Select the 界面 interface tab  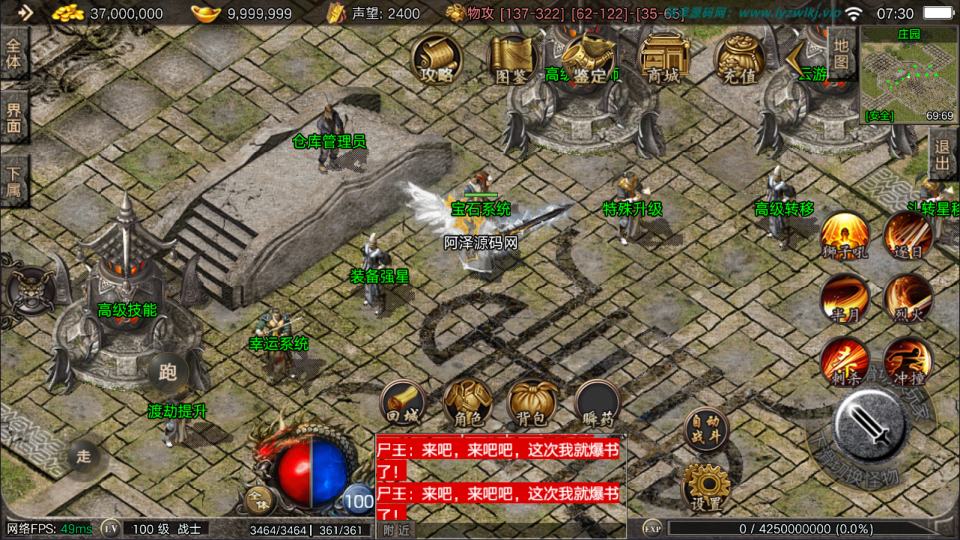tap(14, 117)
